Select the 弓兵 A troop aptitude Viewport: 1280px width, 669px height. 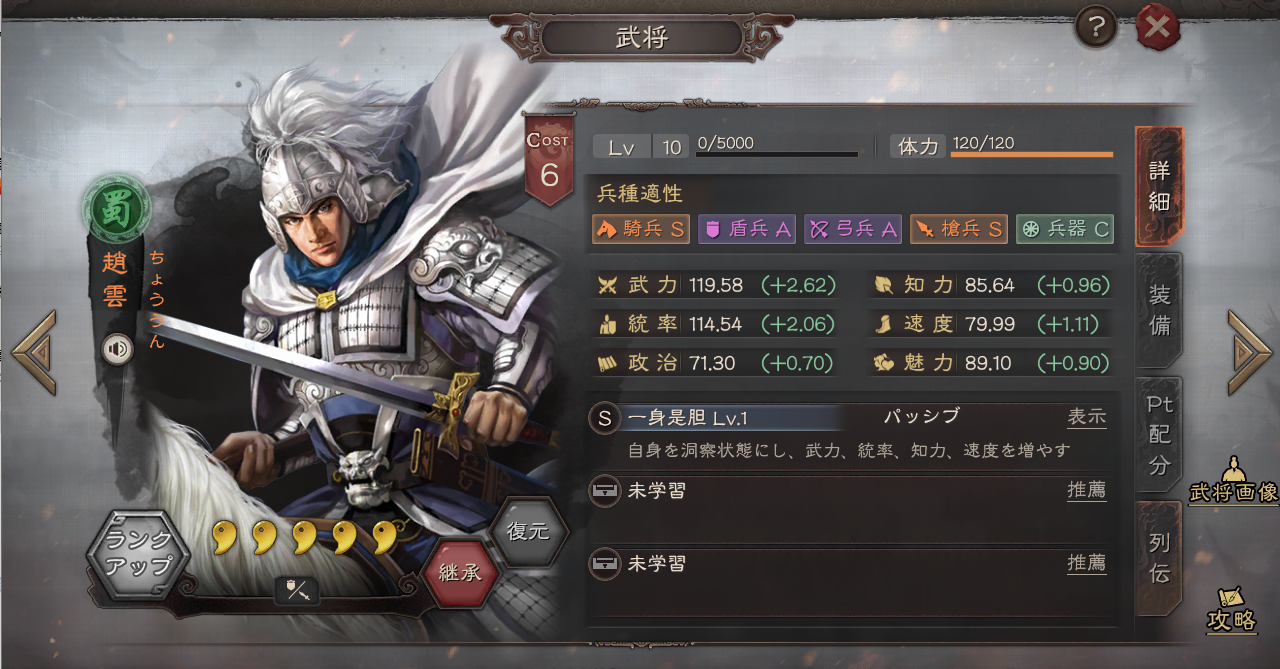tap(853, 229)
